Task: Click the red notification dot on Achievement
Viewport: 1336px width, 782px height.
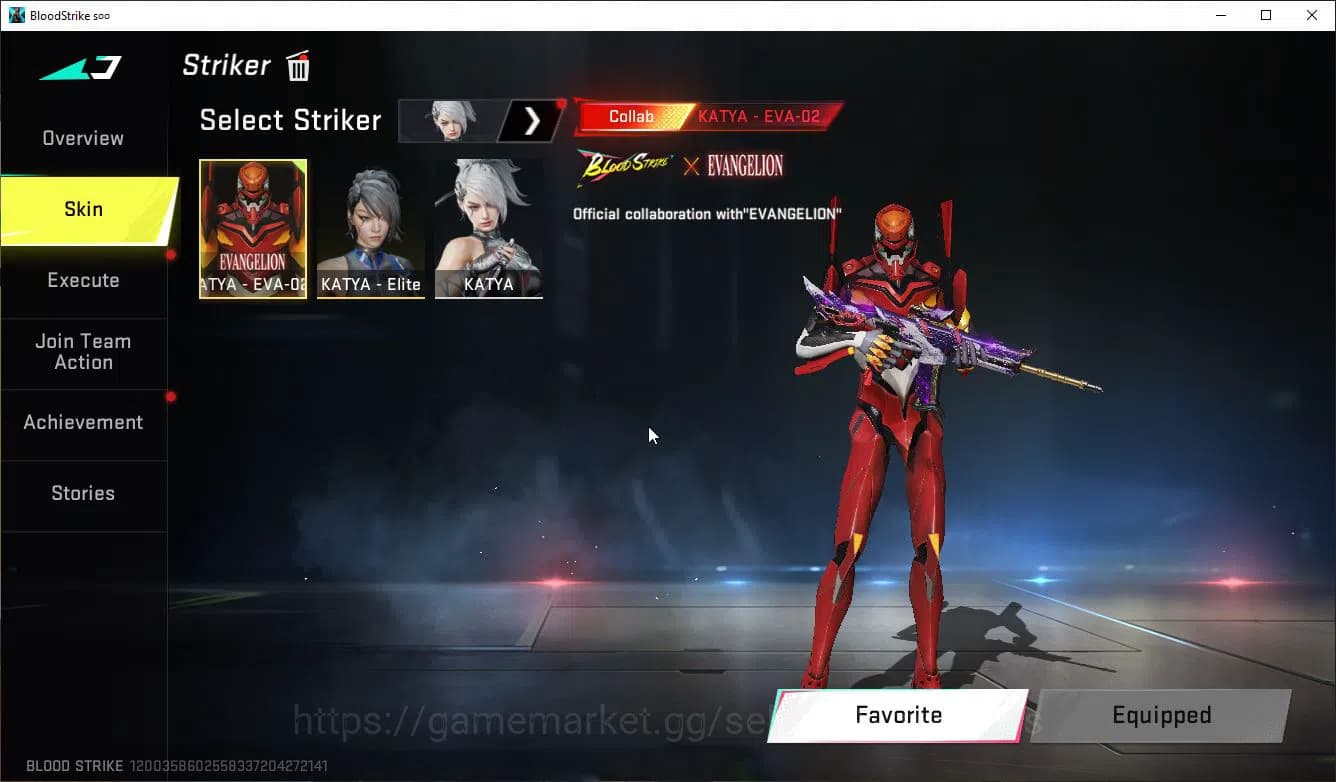Action: (170, 397)
